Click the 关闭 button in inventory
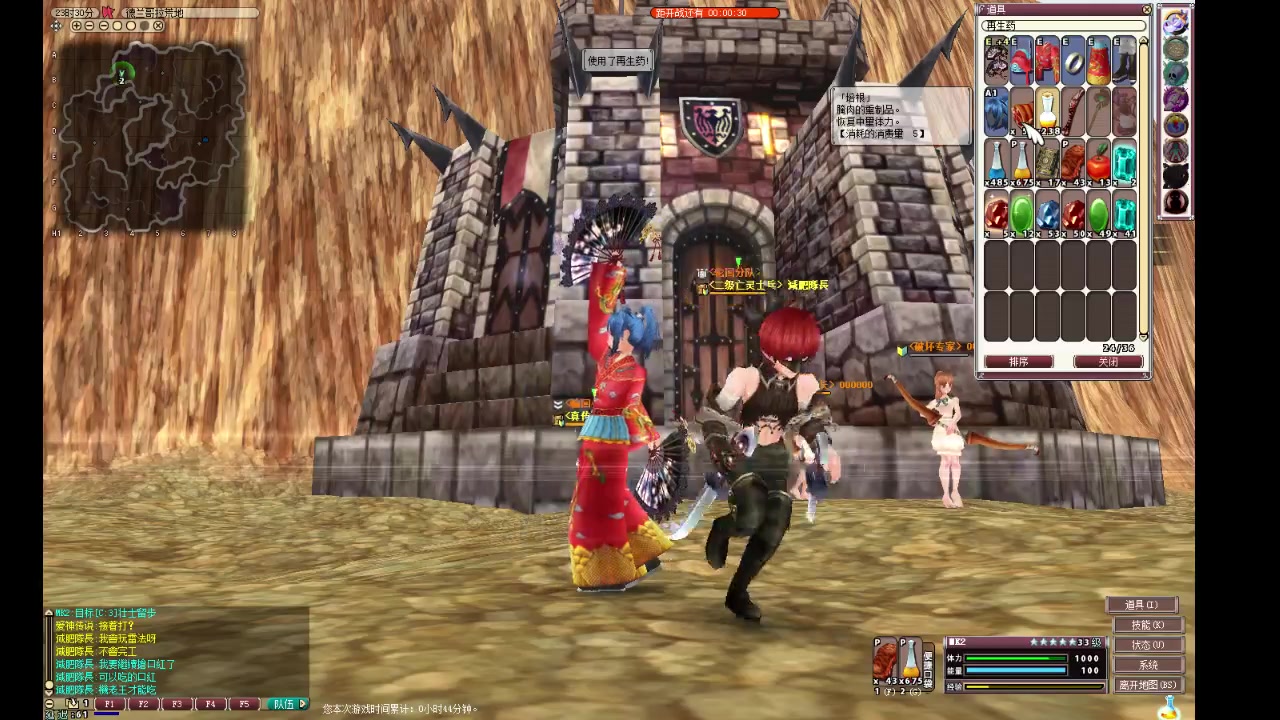The width and height of the screenshot is (1280, 720). (x=1108, y=362)
